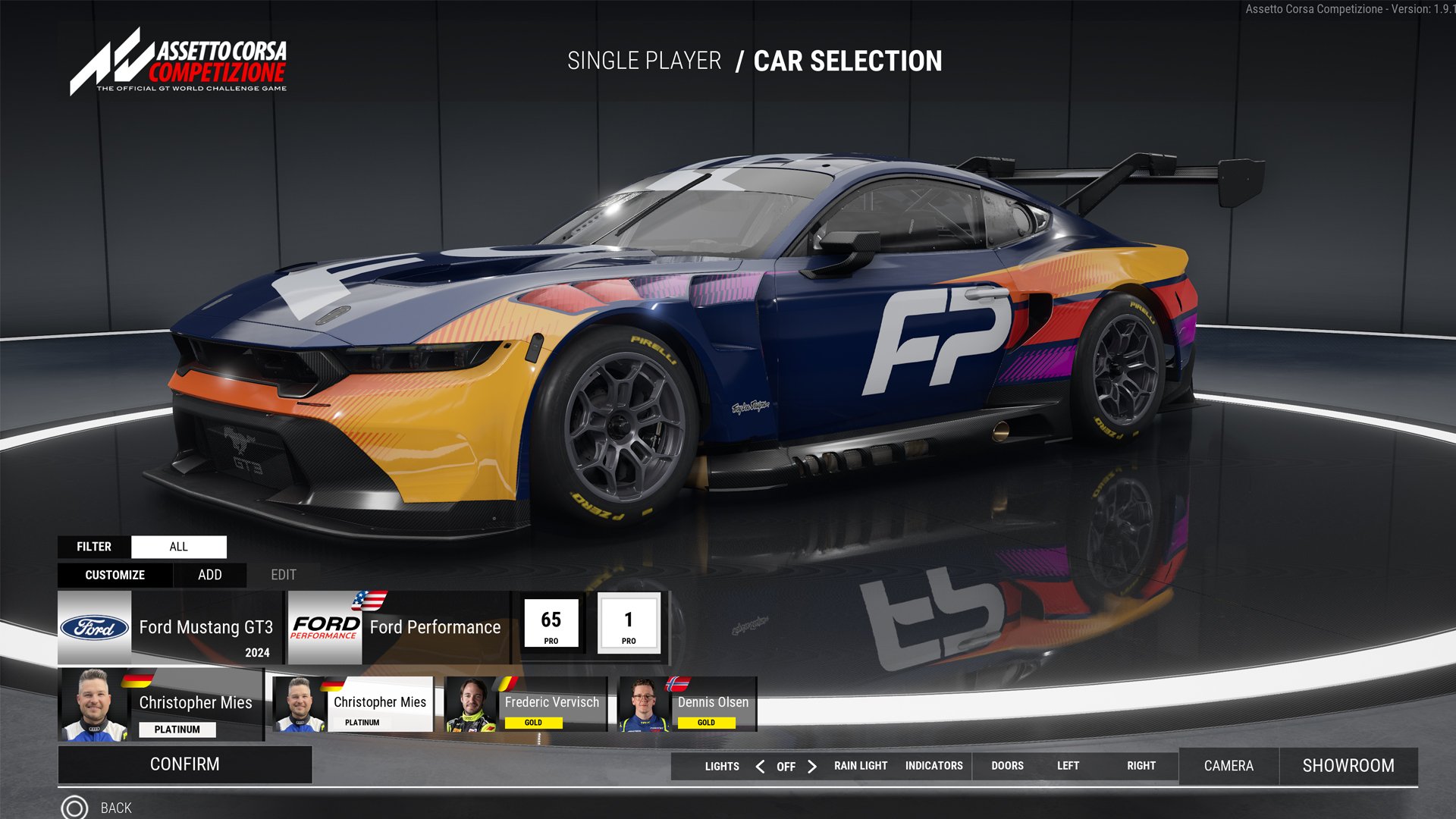Toggle the car's rain light
The height and width of the screenshot is (819, 1456).
860,766
